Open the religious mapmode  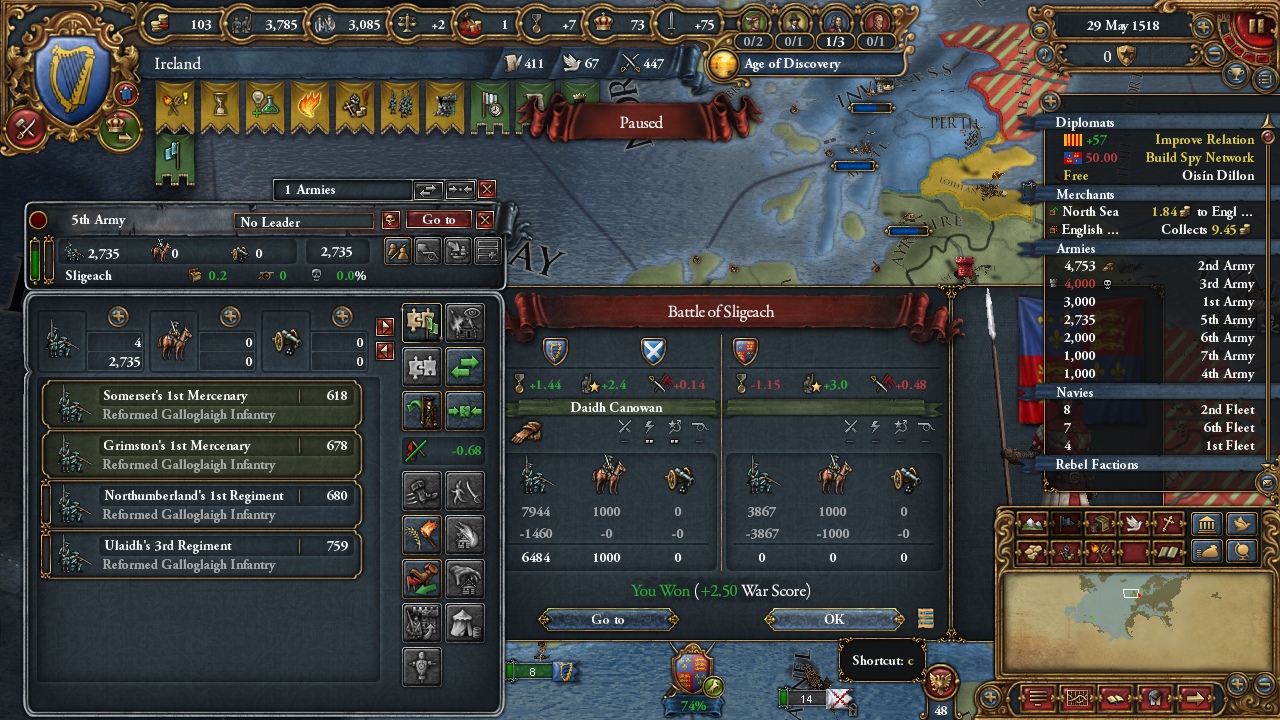pos(1169,523)
